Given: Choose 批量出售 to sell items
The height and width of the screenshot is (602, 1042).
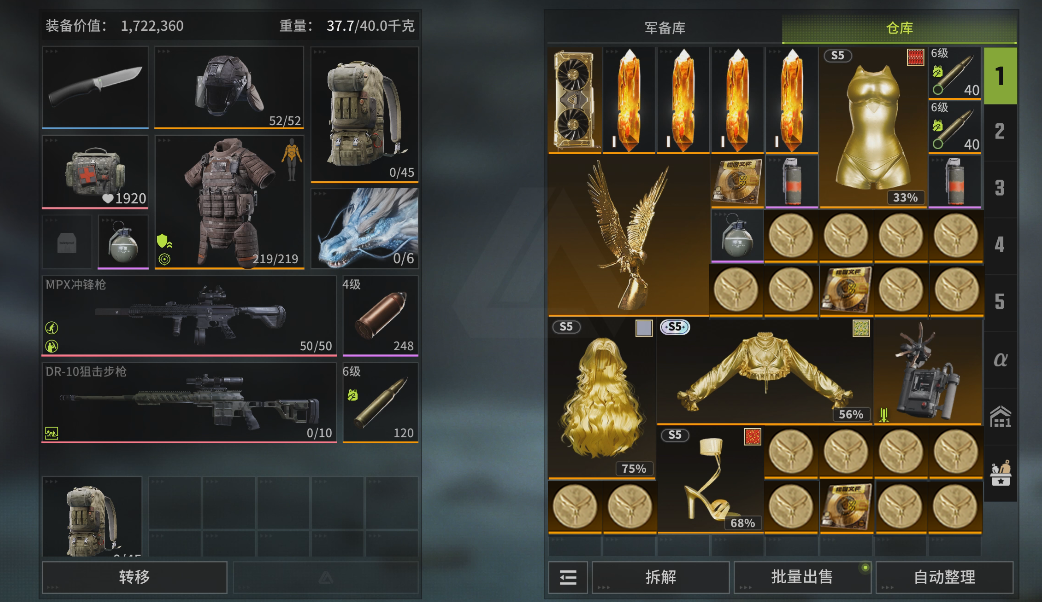Looking at the screenshot, I should click(x=802, y=577).
